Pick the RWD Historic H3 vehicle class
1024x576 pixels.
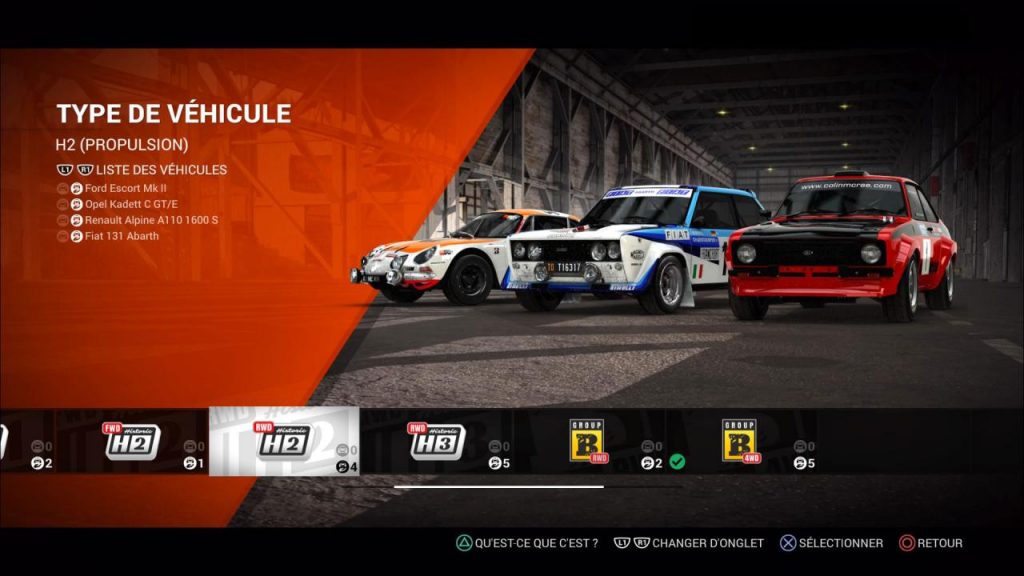click(x=437, y=441)
